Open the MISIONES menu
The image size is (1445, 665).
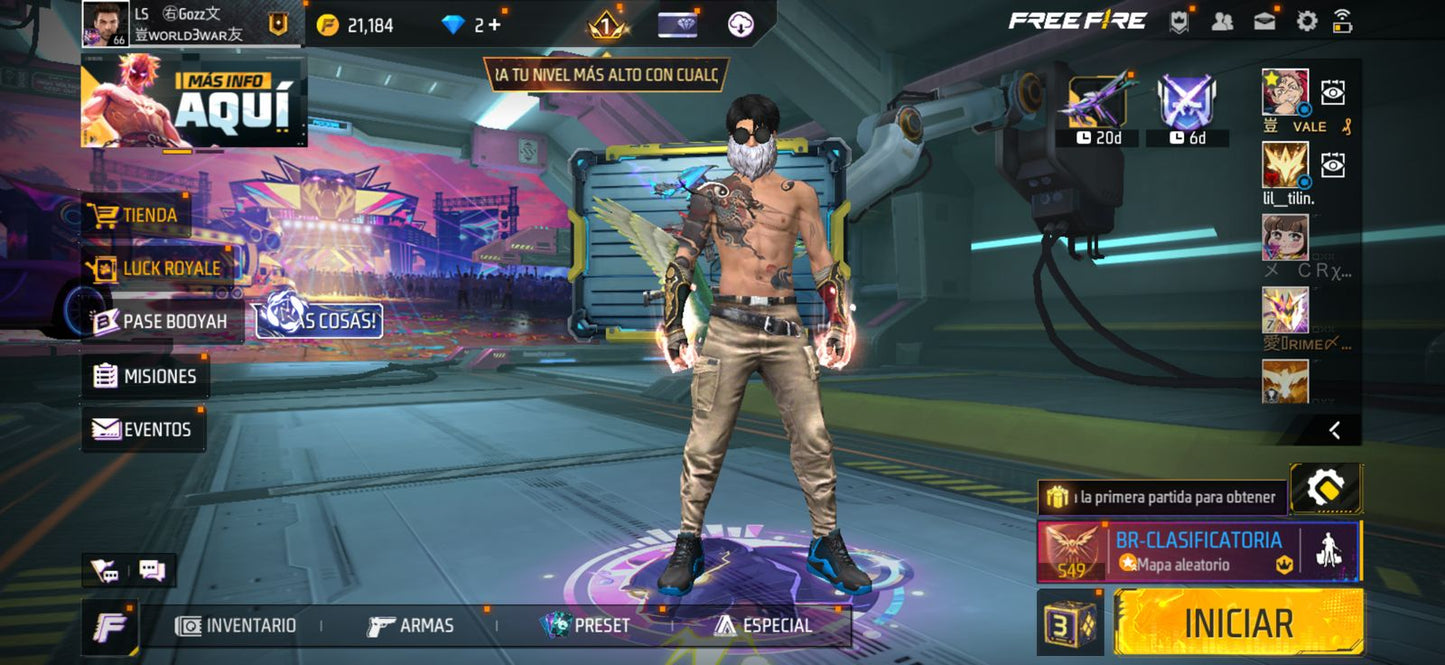pos(145,376)
